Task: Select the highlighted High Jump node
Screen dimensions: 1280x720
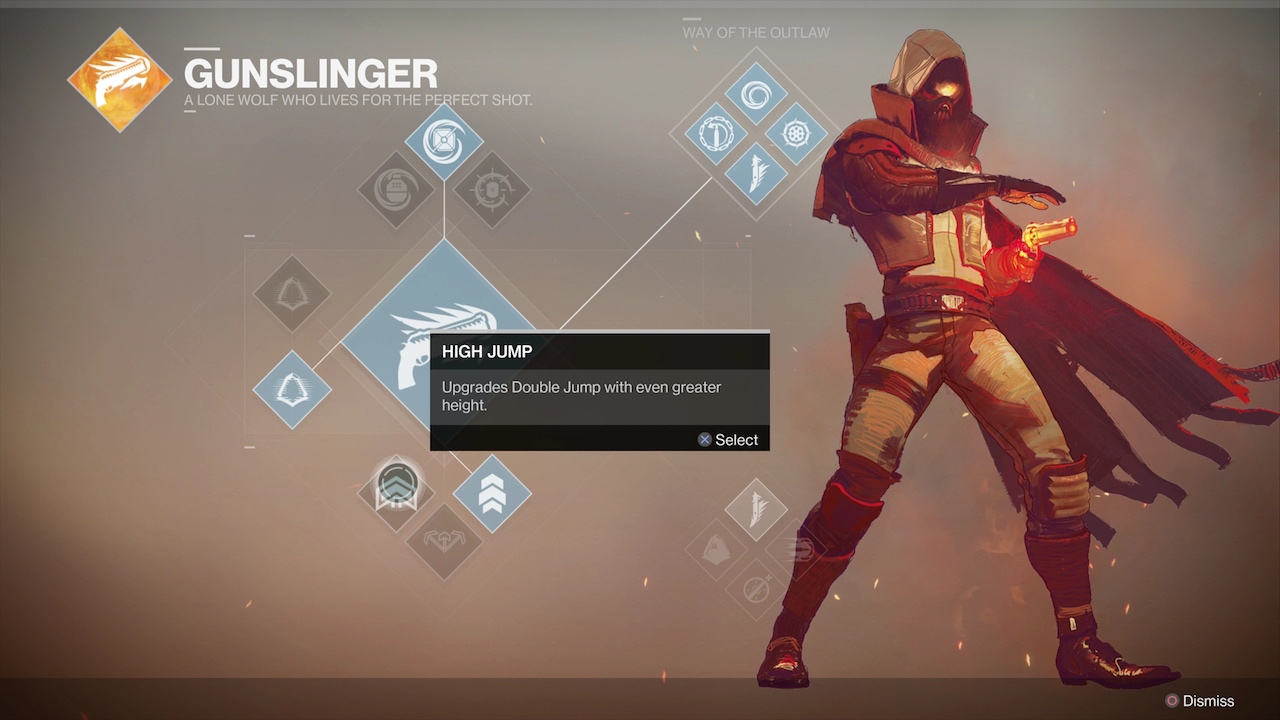Action: [x=396, y=488]
